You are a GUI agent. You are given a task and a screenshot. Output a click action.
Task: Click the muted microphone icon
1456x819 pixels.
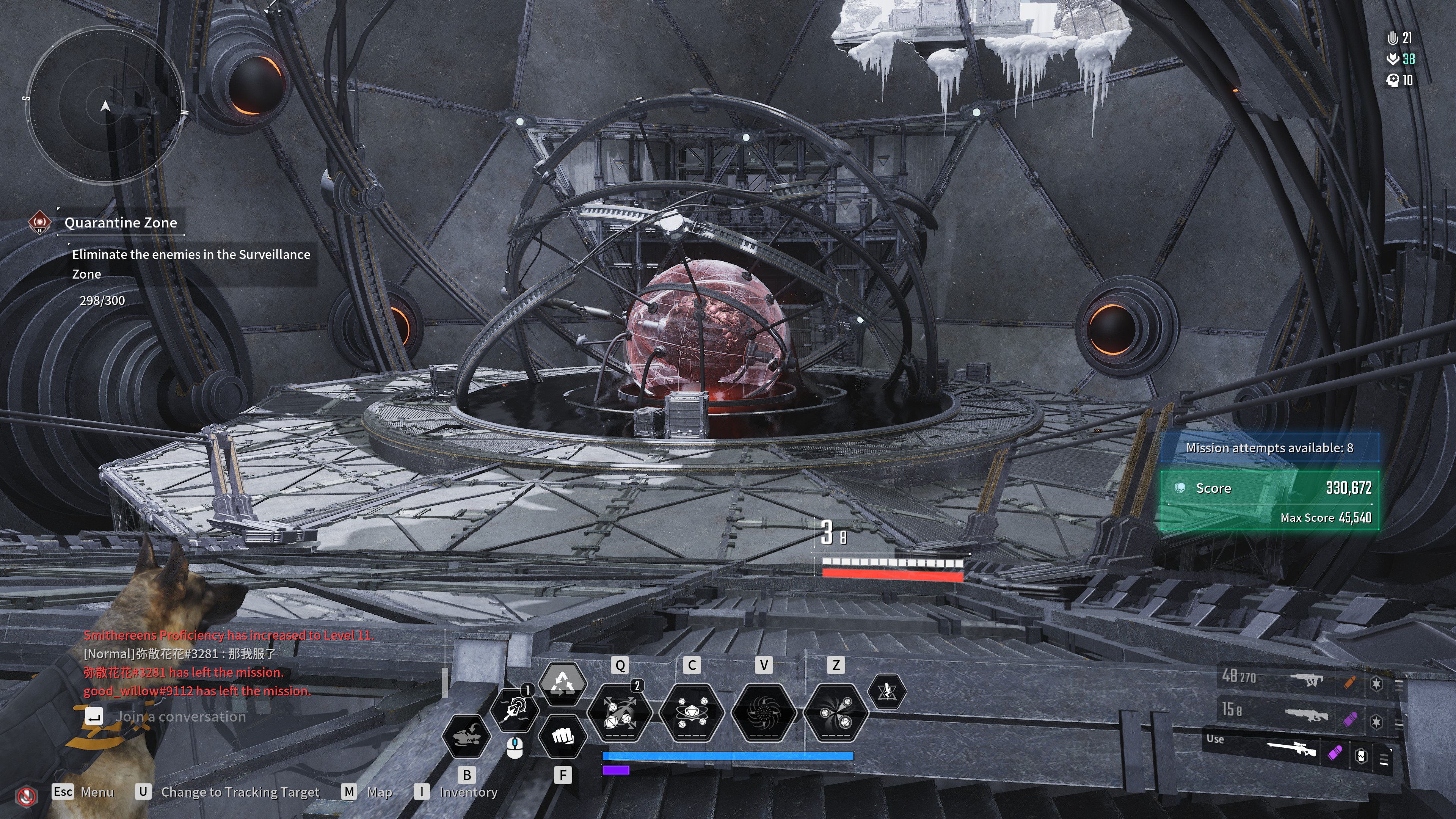coord(26,797)
